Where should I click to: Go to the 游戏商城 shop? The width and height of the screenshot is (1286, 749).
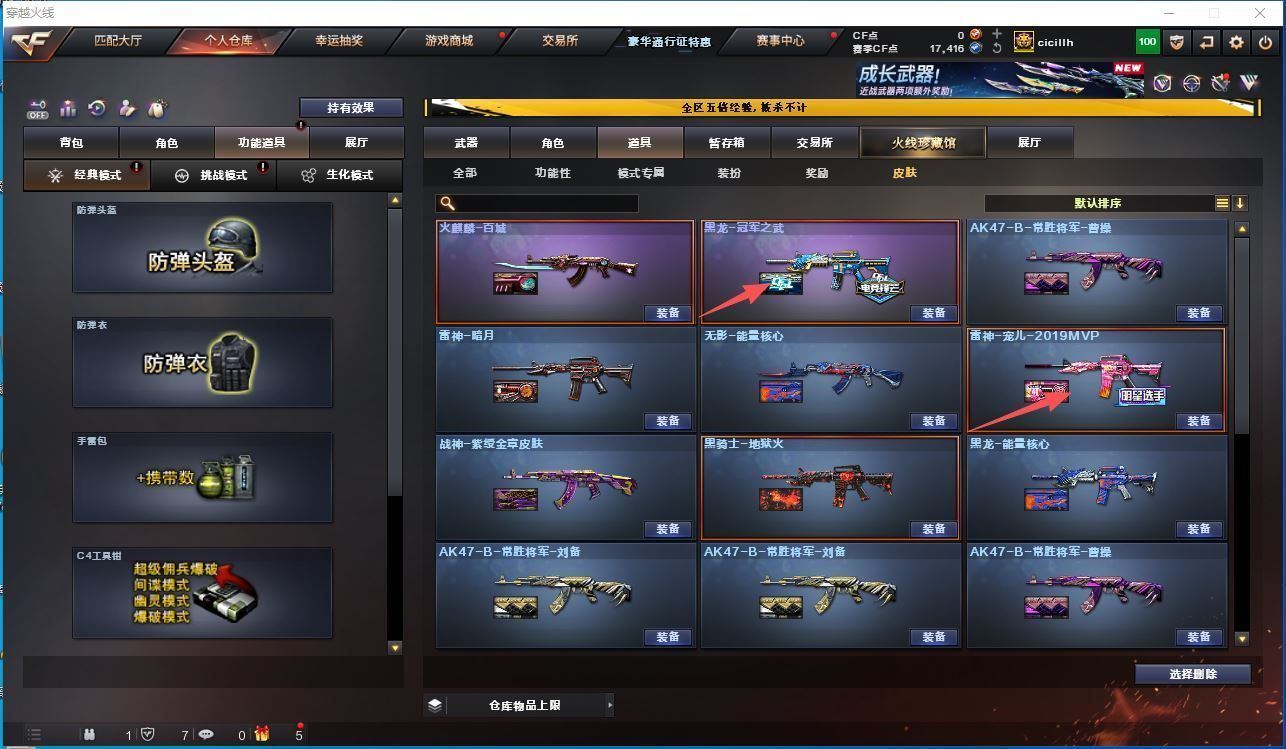[x=449, y=41]
